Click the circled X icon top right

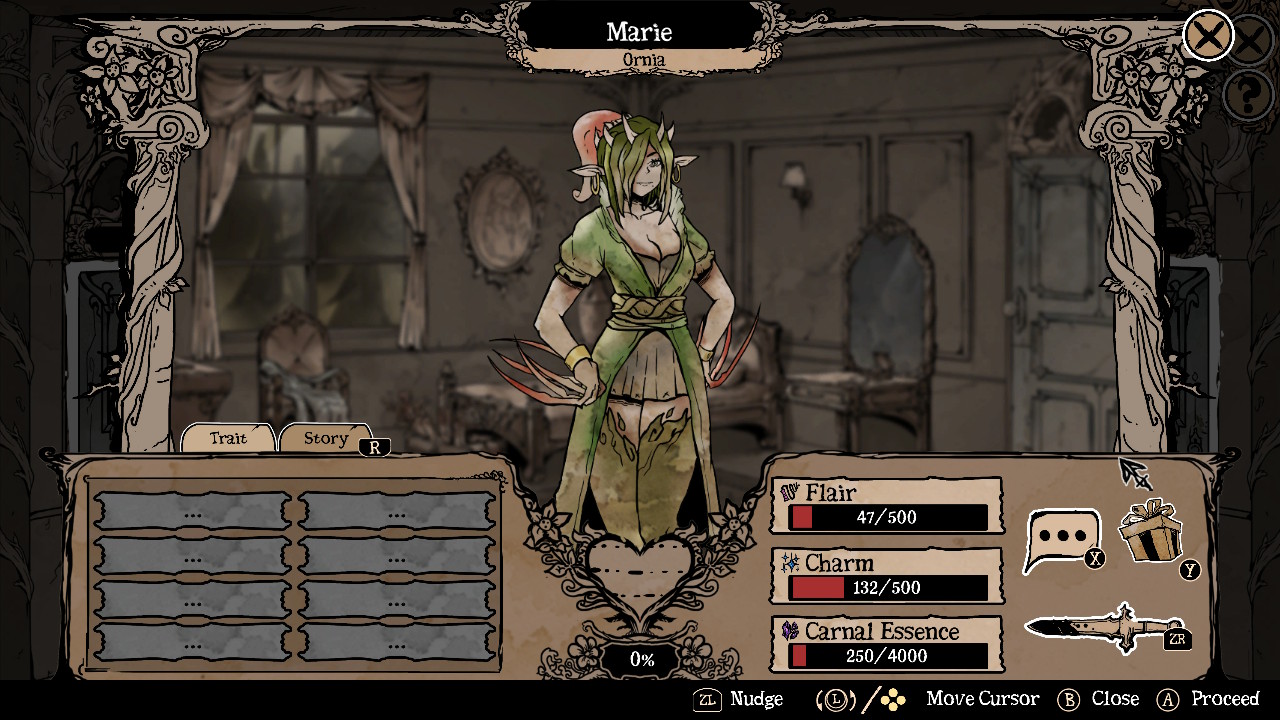1207,36
